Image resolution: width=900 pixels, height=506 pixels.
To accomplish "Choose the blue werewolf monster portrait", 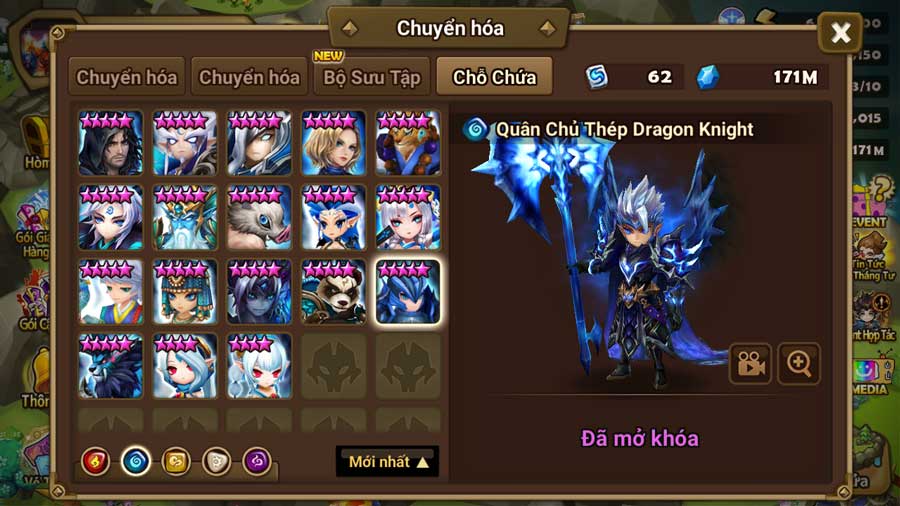I will coord(111,366).
